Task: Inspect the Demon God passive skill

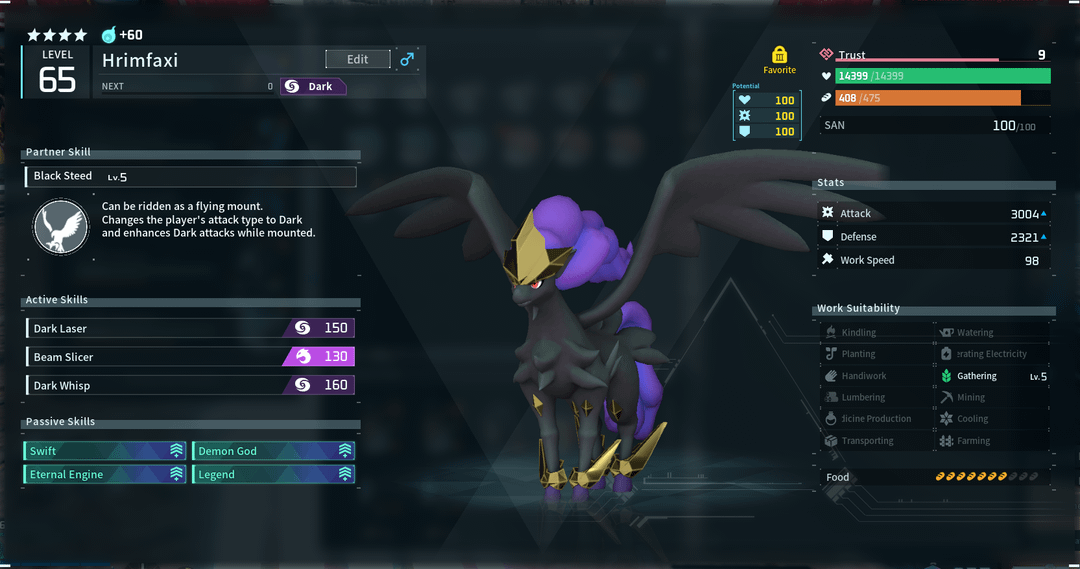Action: [273, 451]
